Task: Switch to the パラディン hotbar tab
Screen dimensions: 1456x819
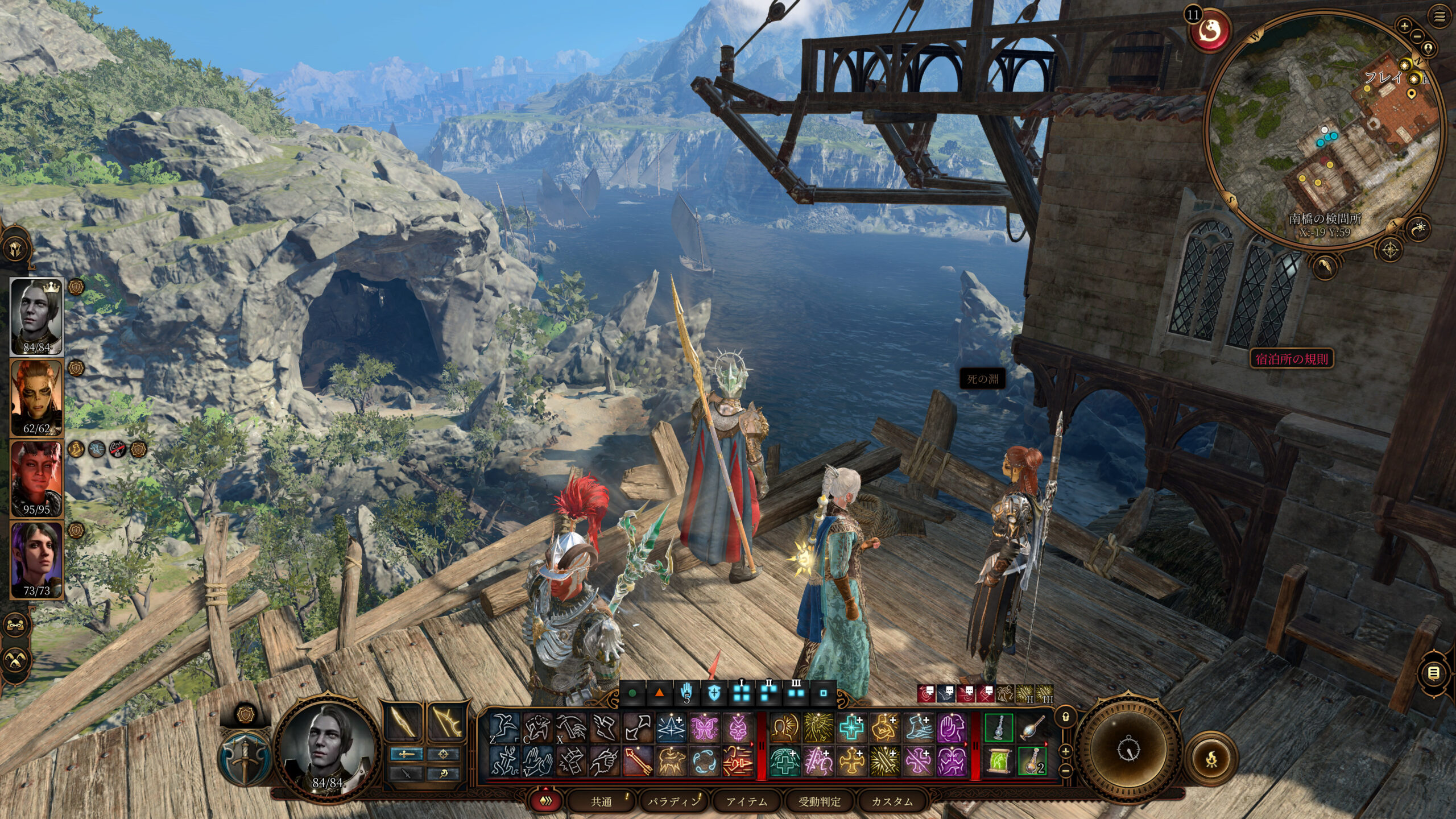Action: pyautogui.click(x=672, y=801)
